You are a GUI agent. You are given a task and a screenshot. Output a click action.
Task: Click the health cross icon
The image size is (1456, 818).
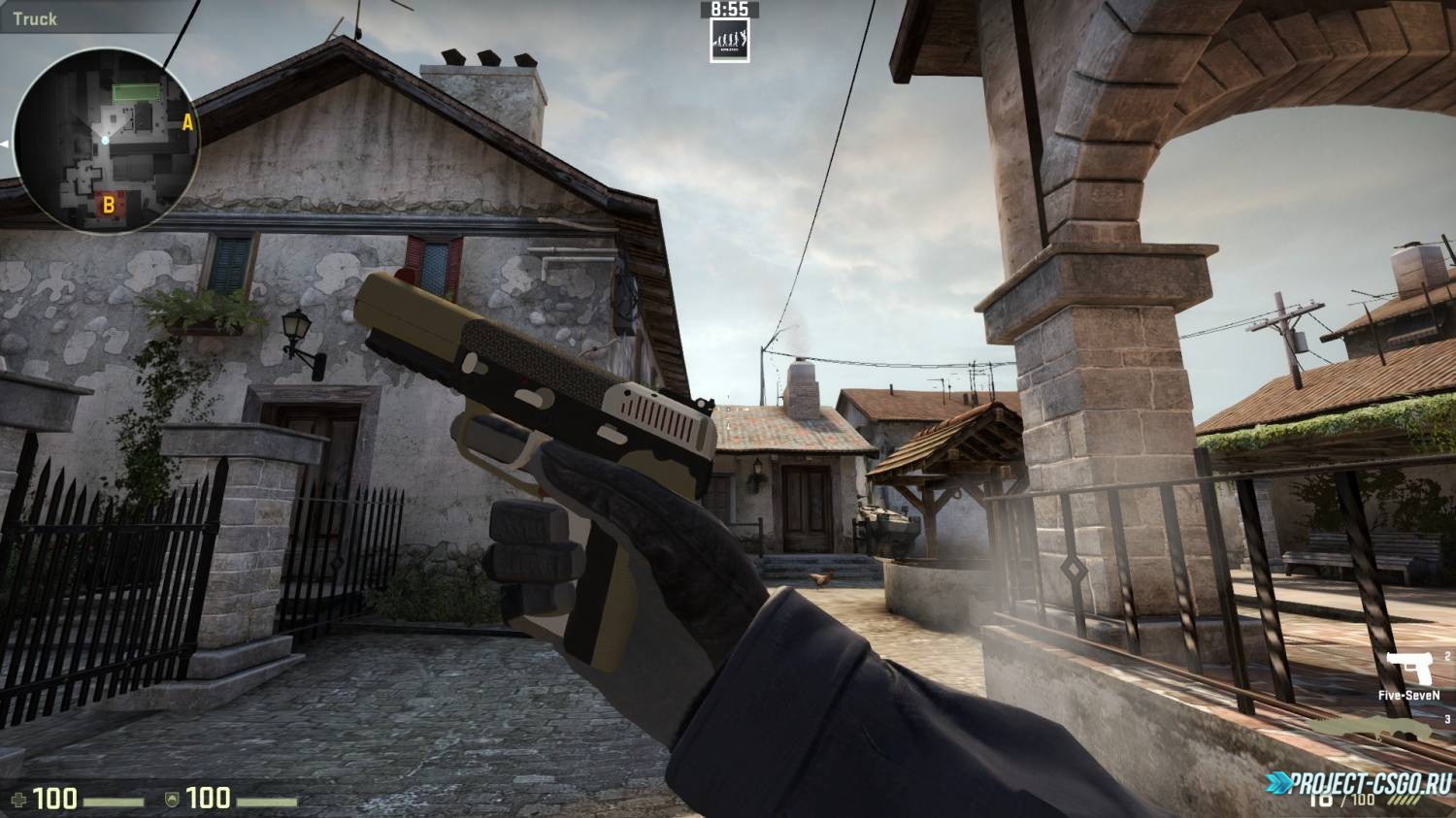(19, 800)
